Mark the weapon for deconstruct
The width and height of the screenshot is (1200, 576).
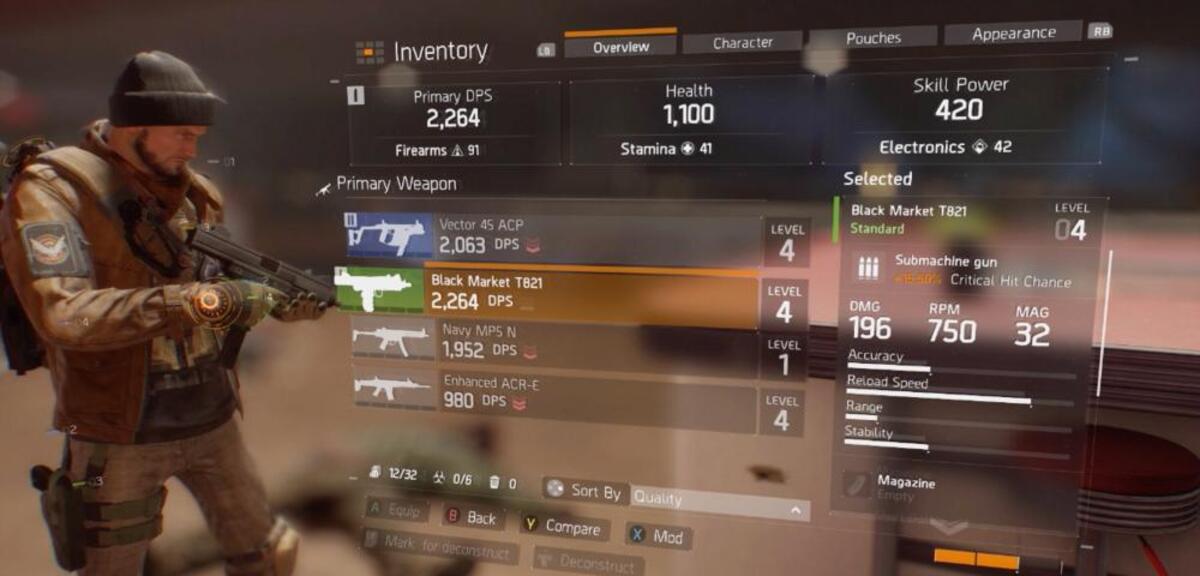pyautogui.click(x=440, y=547)
